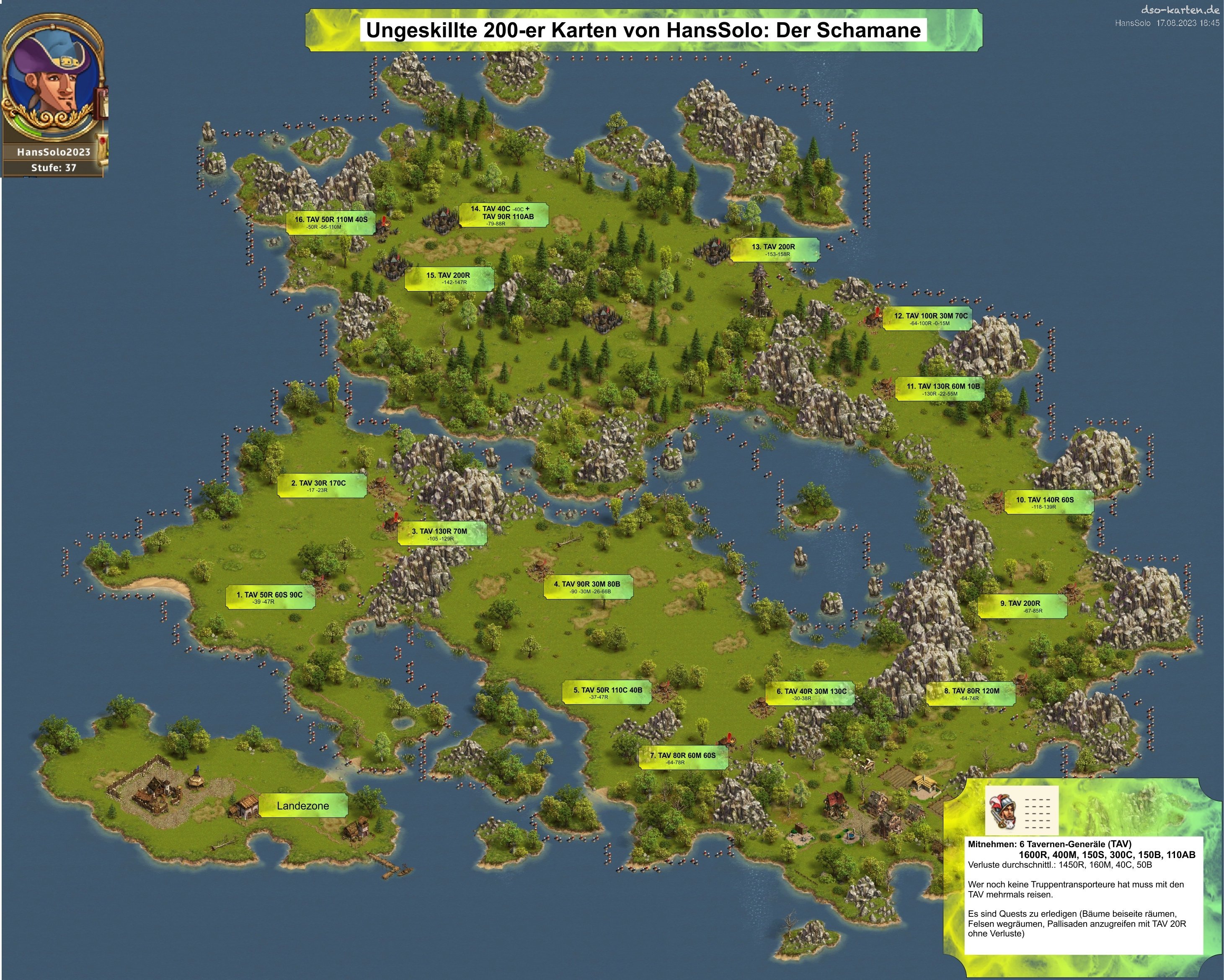Select camp marker 1 TAV 50R 60S 90C
The height and width of the screenshot is (980, 1224).
coord(270,597)
